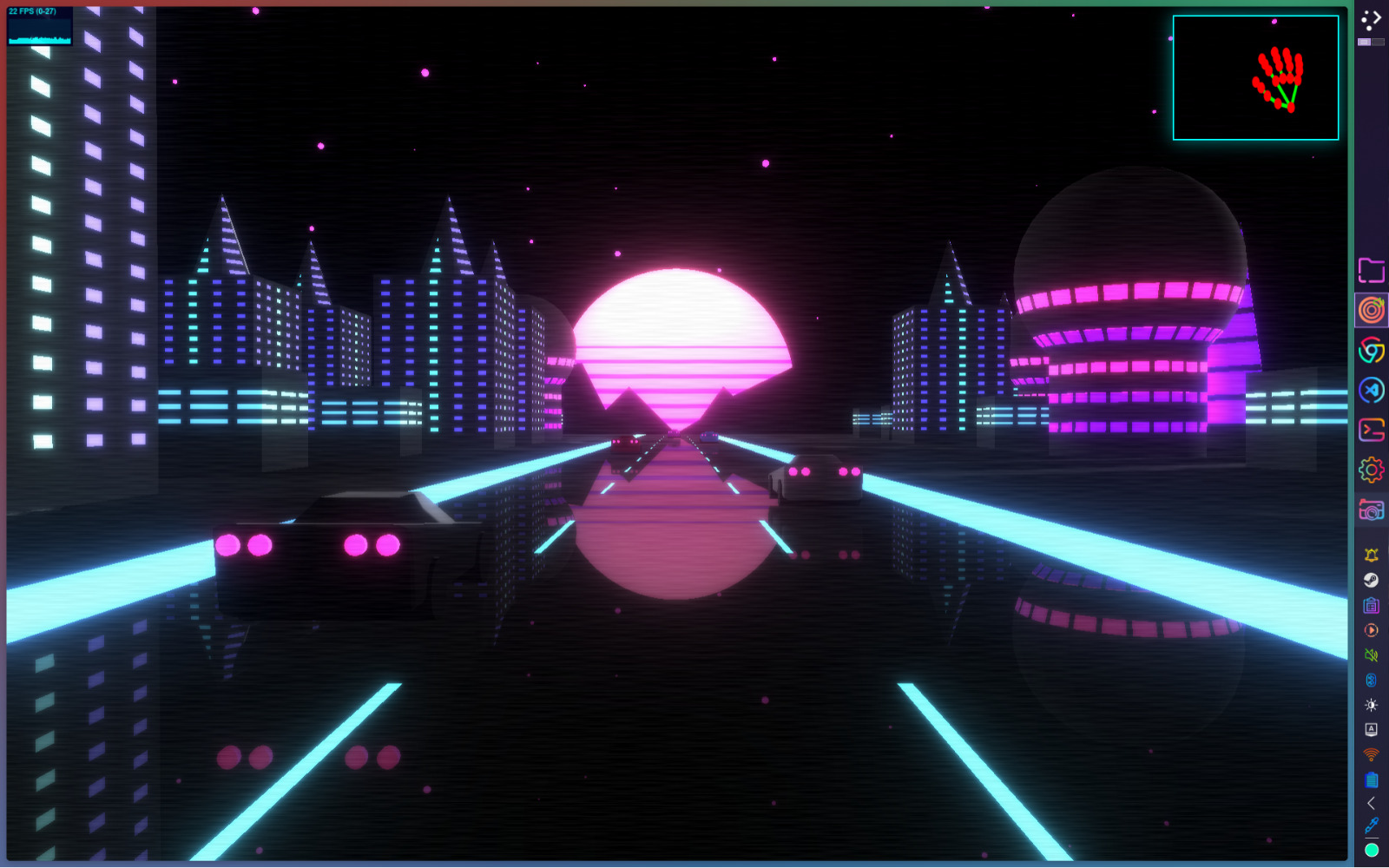Open the clipboard manager
Image resolution: width=1389 pixels, height=868 pixels.
tap(1372, 606)
